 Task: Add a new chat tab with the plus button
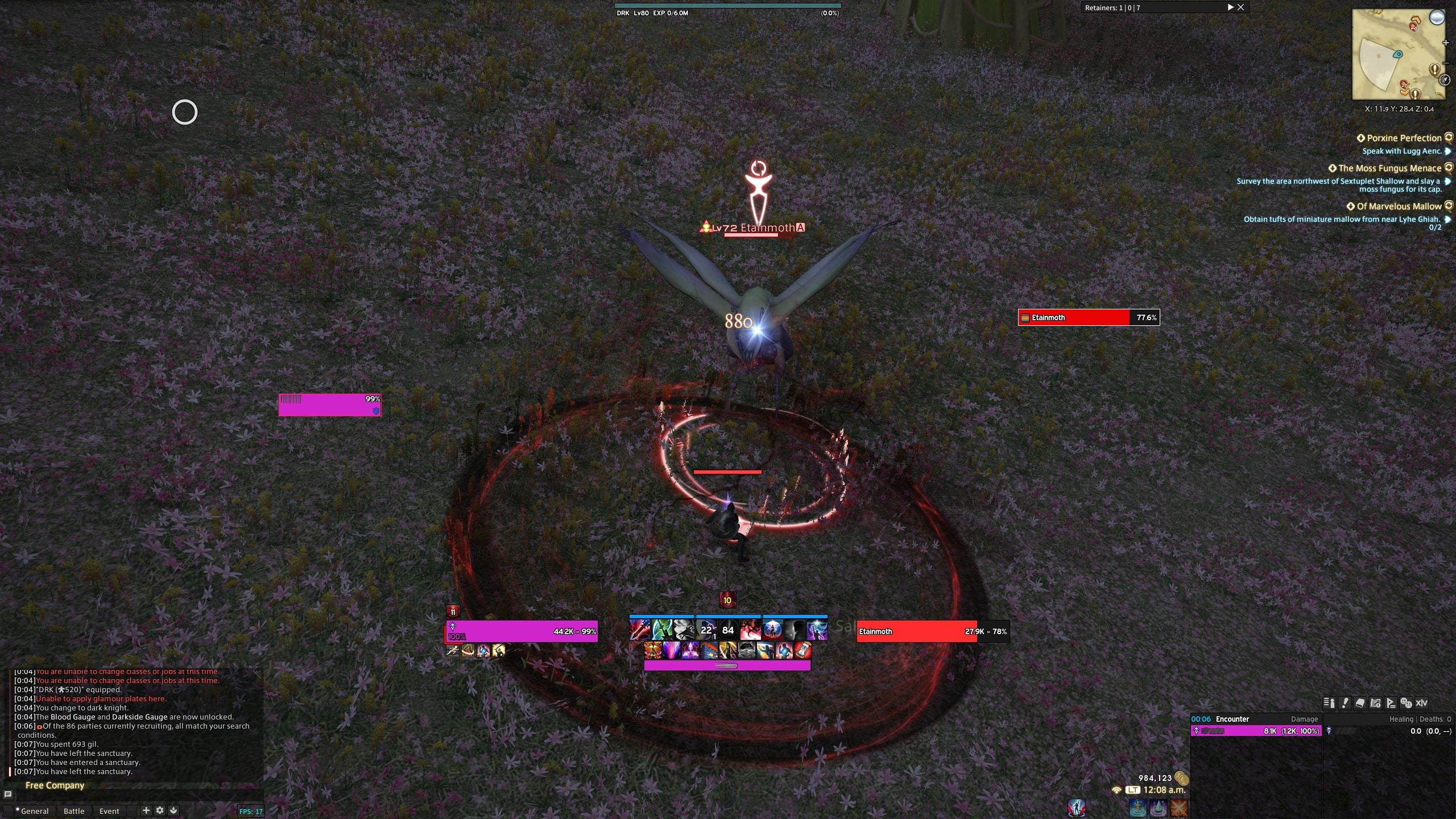click(x=146, y=810)
